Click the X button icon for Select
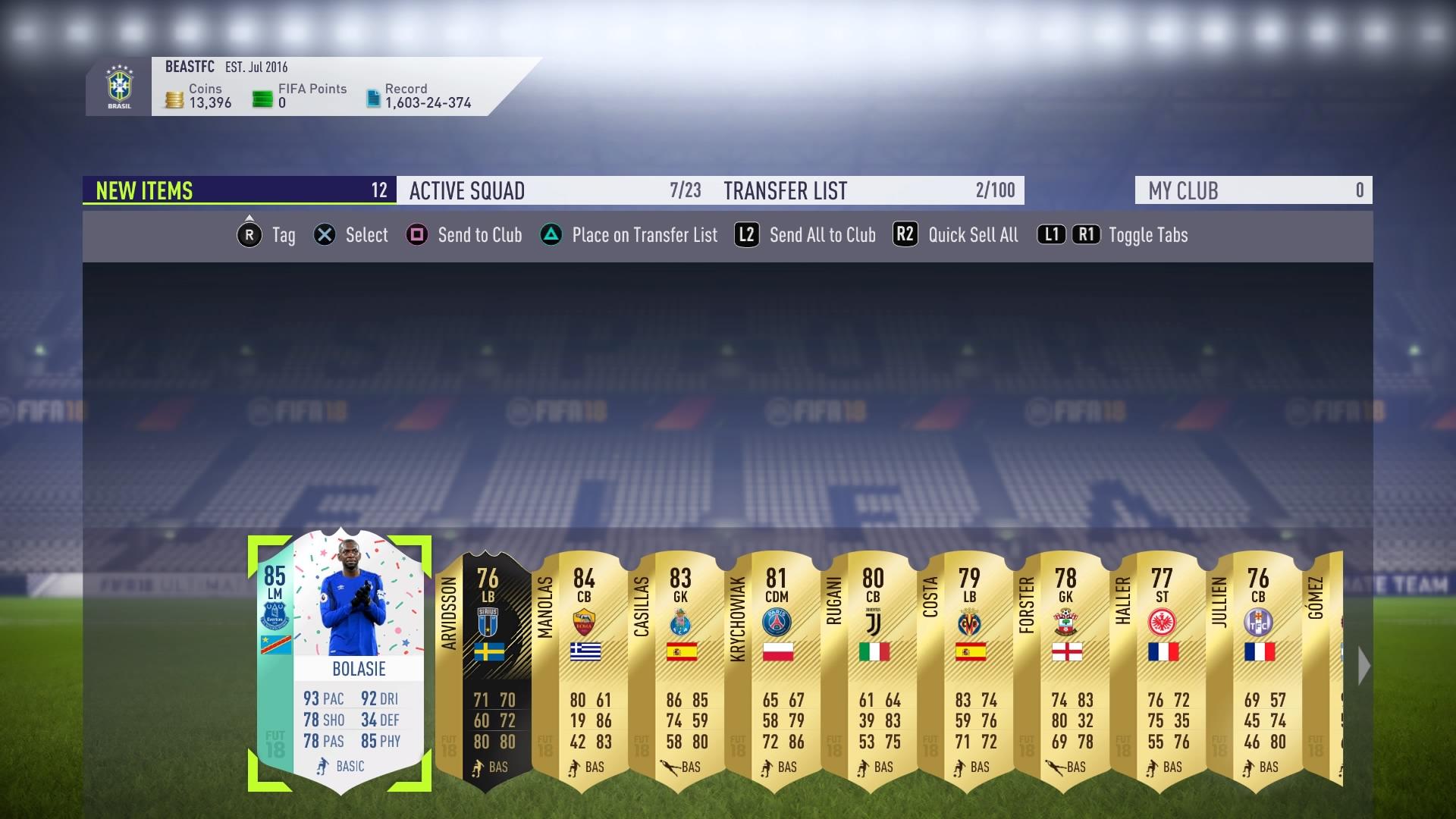The image size is (1456, 819). pos(325,236)
